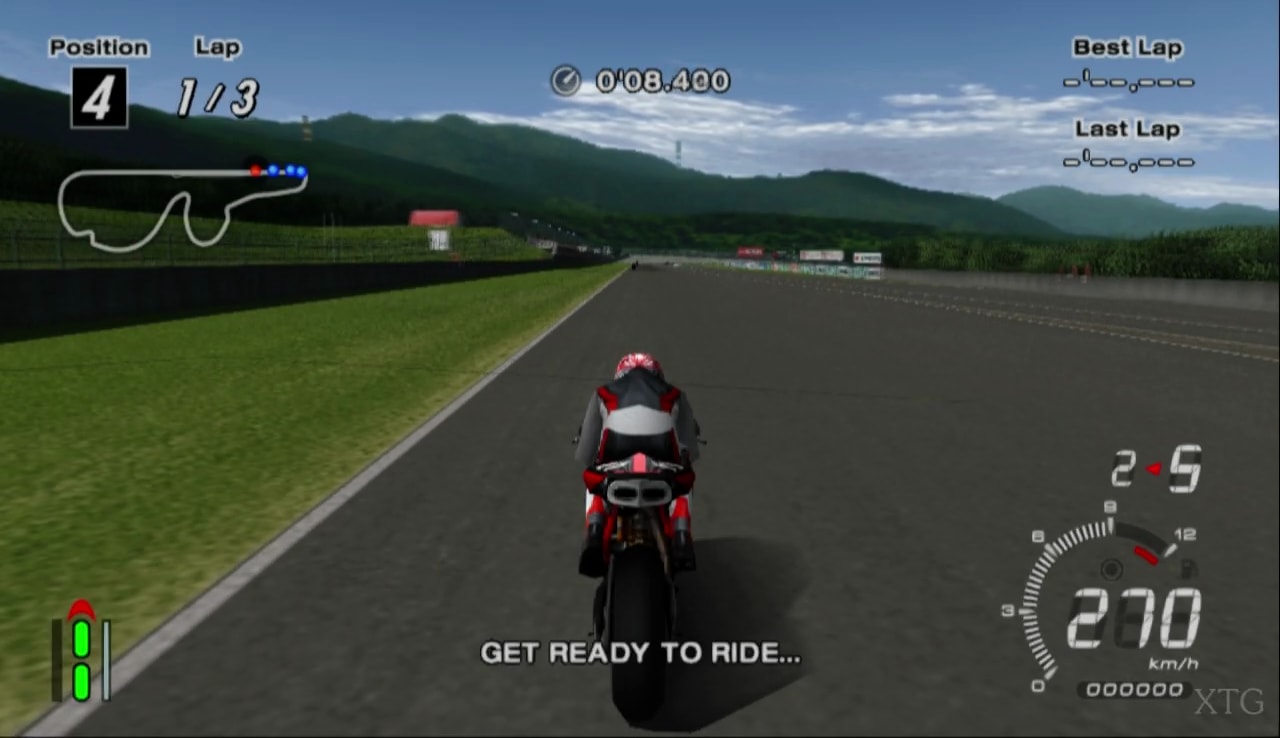1280x738 pixels.
Task: Click the stopwatch icon beside race timer
Action: pyautogui.click(x=566, y=80)
